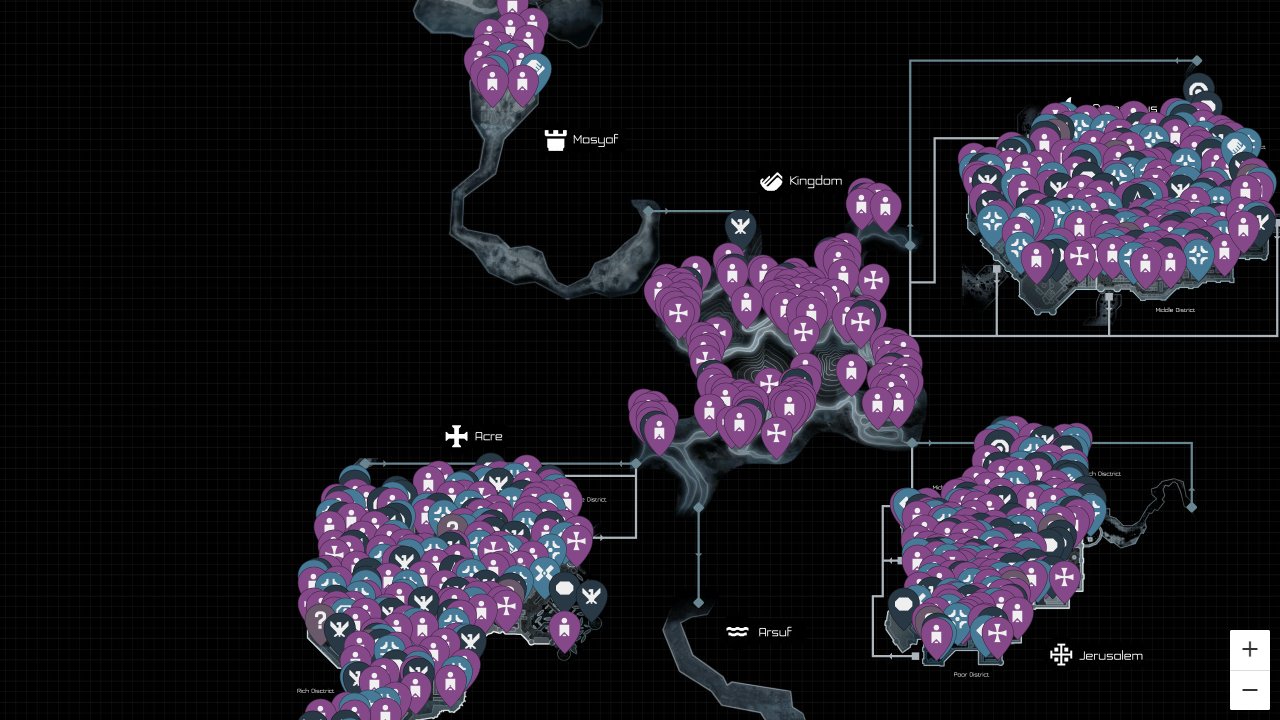This screenshot has height=720, width=1280.
Task: Click the Rich District label in Acre
Action: (314, 690)
